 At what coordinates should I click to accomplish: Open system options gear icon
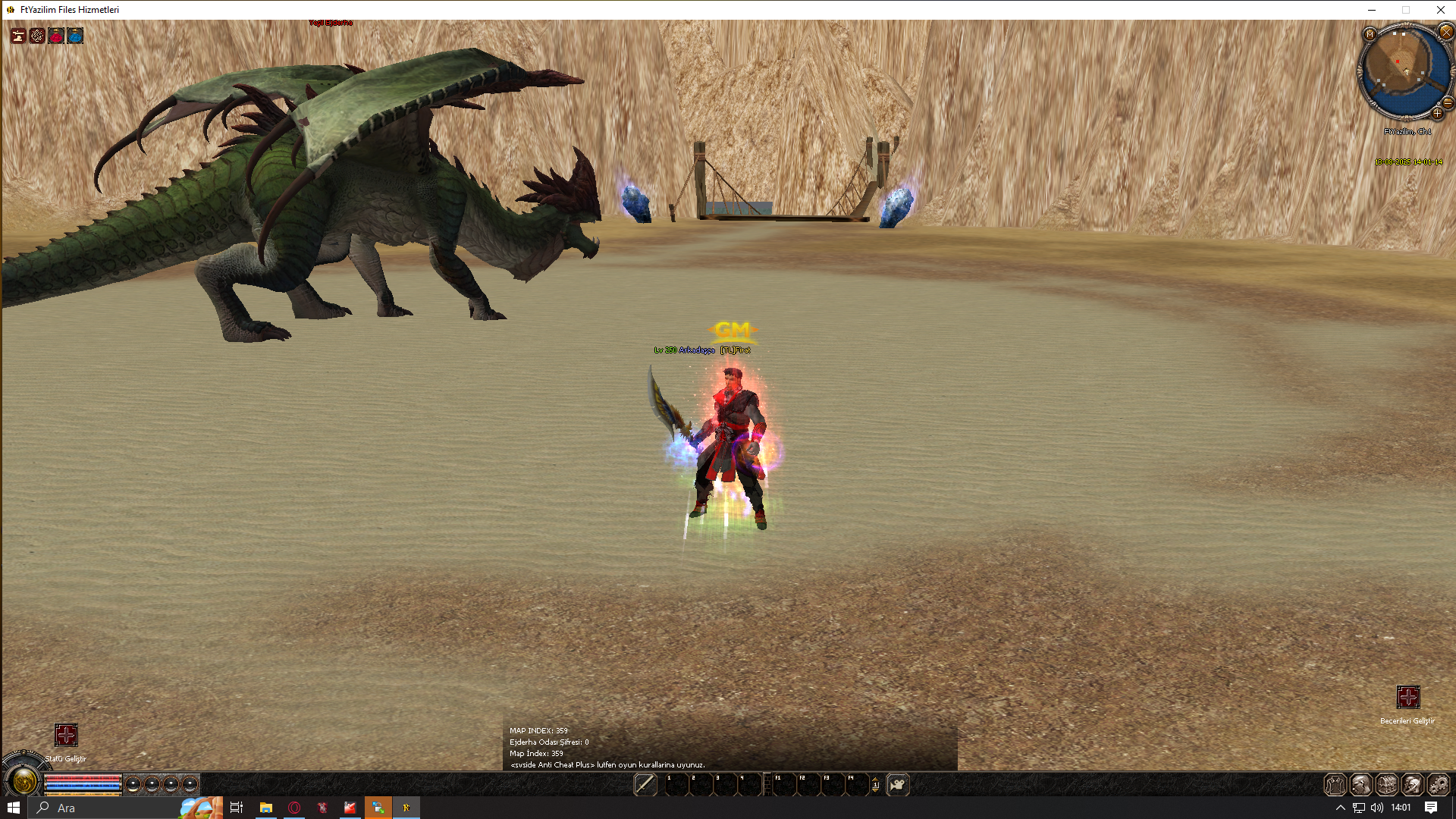(x=1438, y=784)
